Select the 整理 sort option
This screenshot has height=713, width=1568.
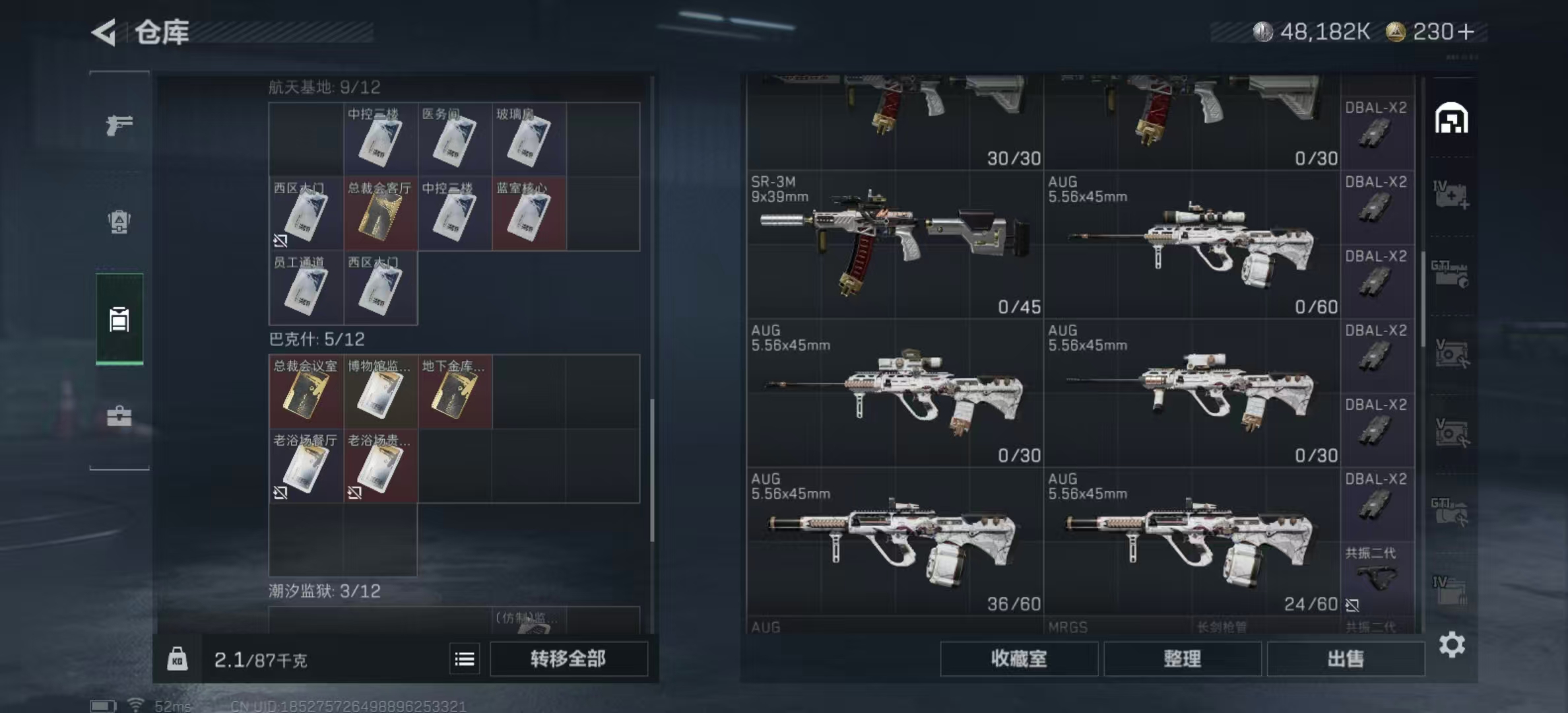coord(1183,659)
